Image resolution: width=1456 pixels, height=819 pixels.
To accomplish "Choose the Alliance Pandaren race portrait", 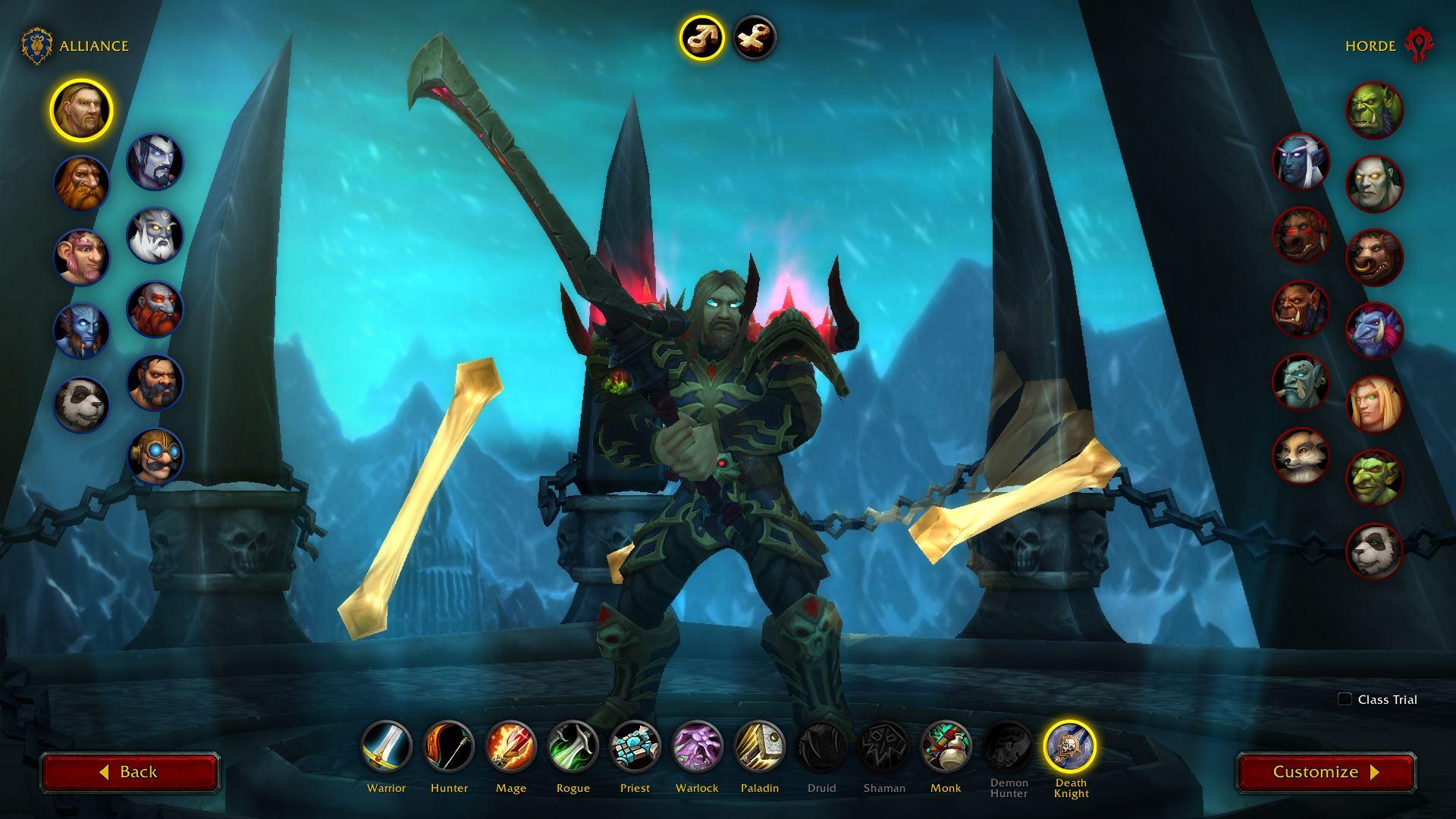I will point(81,404).
